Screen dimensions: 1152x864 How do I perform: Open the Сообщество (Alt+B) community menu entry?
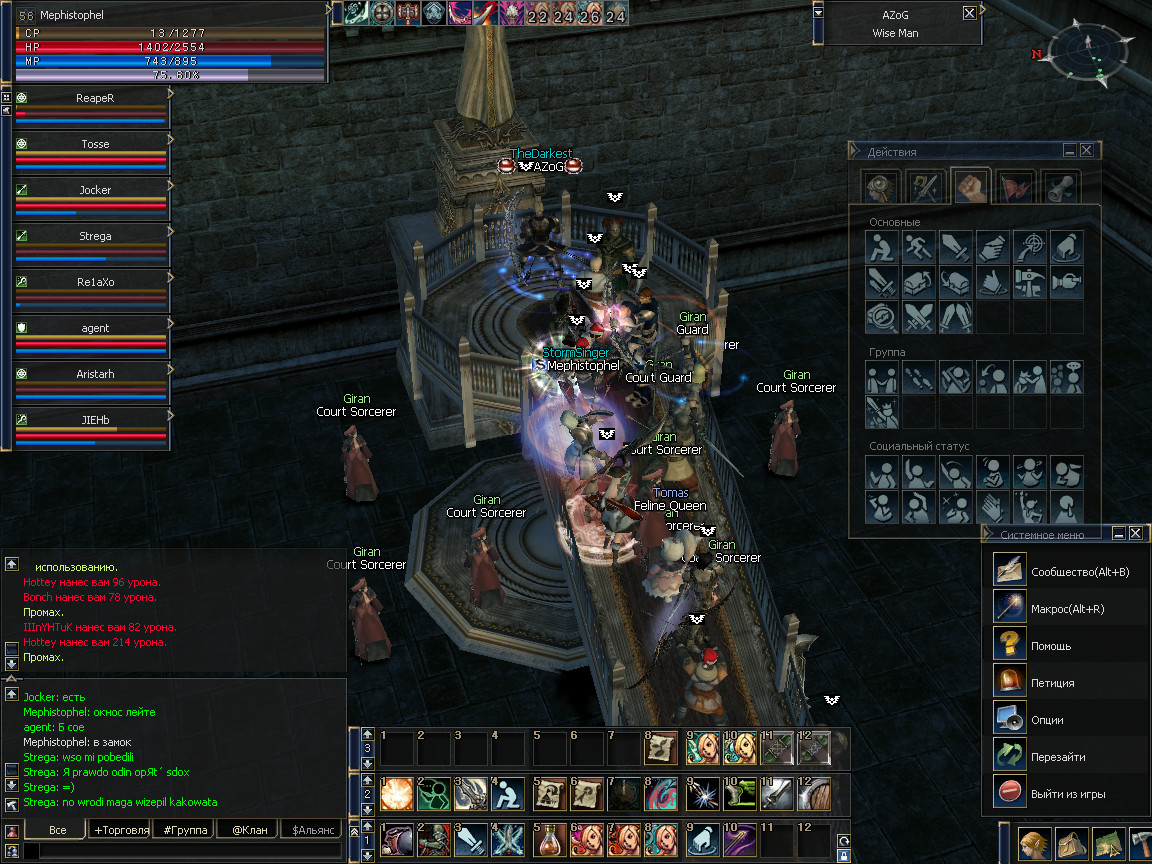1064,571
